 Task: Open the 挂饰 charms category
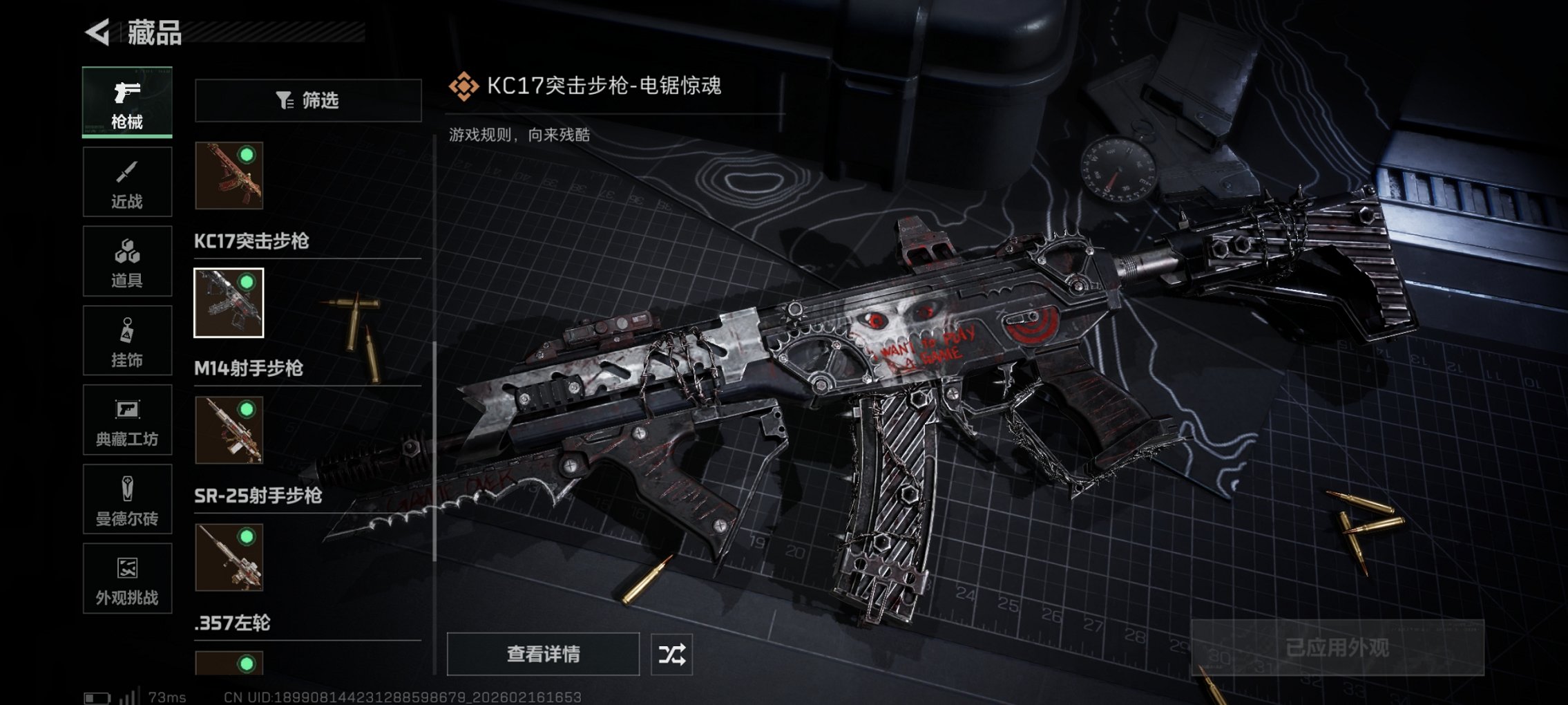tap(127, 340)
